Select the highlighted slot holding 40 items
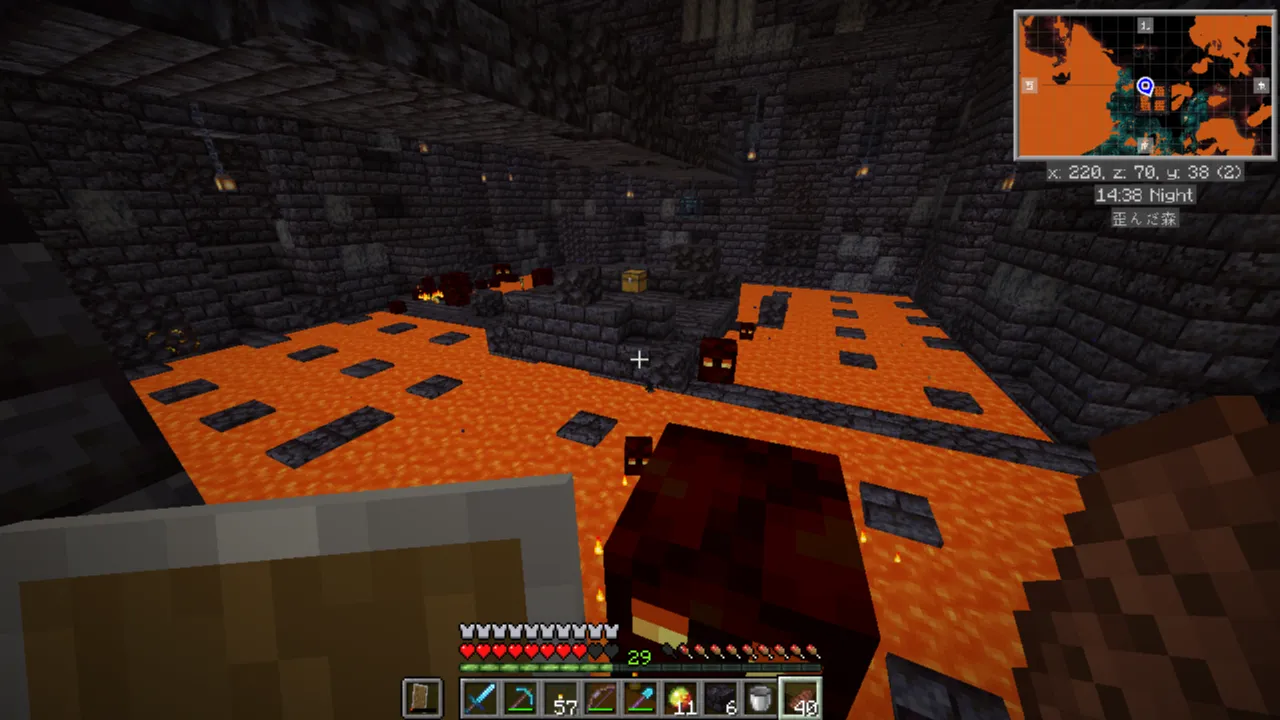1280x720 pixels. [801, 697]
